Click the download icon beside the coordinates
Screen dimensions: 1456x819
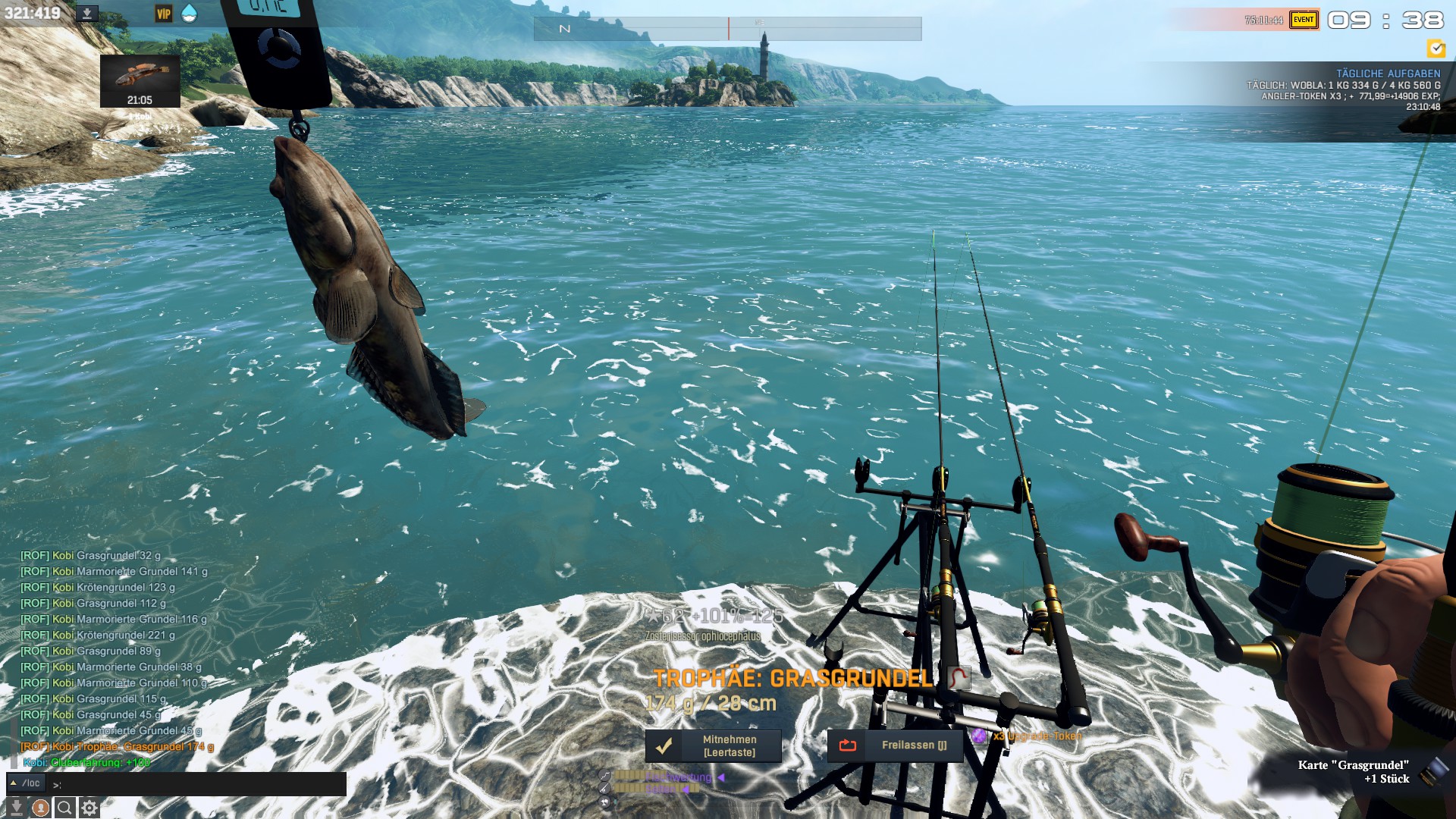(x=87, y=14)
